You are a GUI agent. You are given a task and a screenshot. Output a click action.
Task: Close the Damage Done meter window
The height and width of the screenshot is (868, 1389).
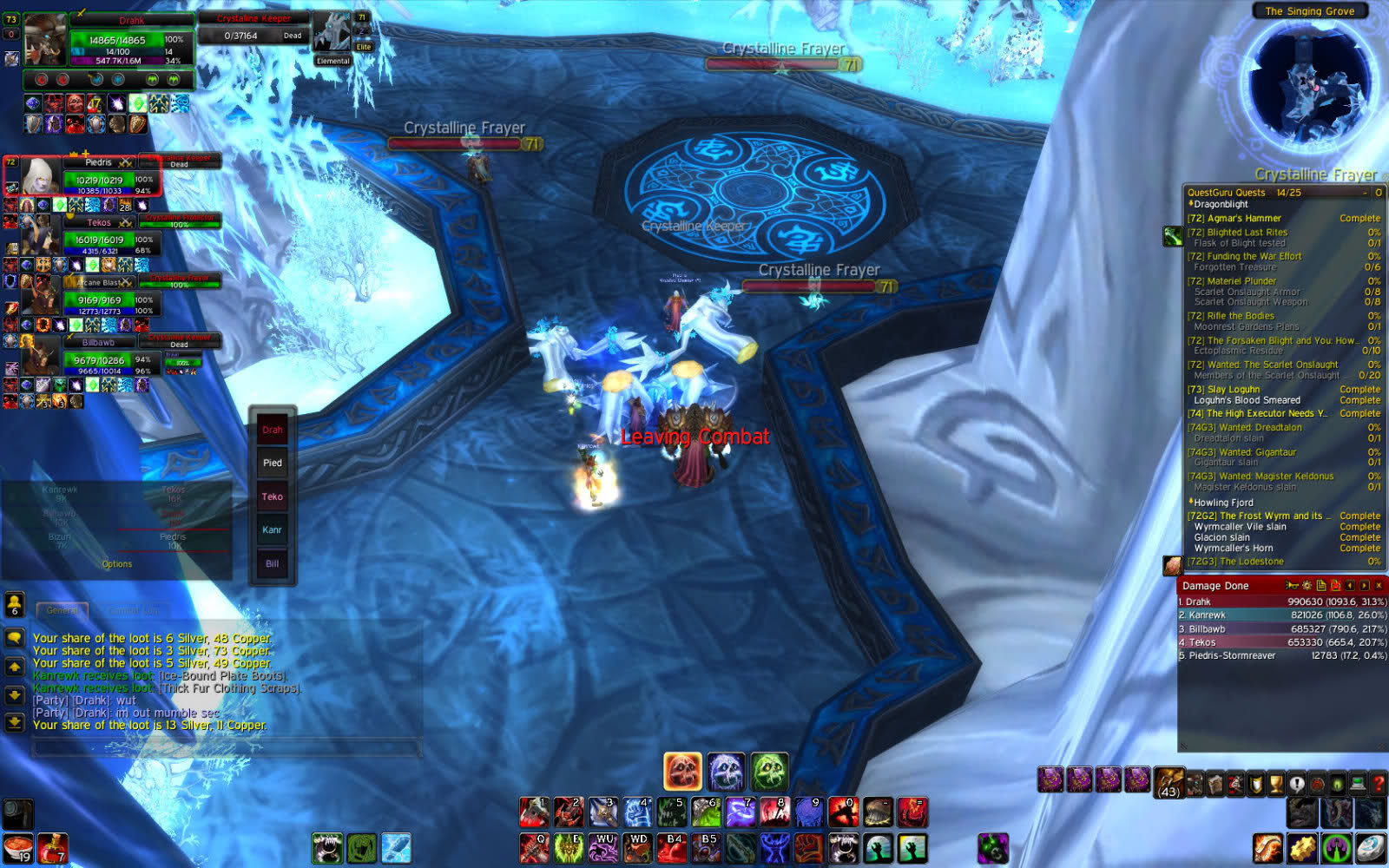point(1379,586)
